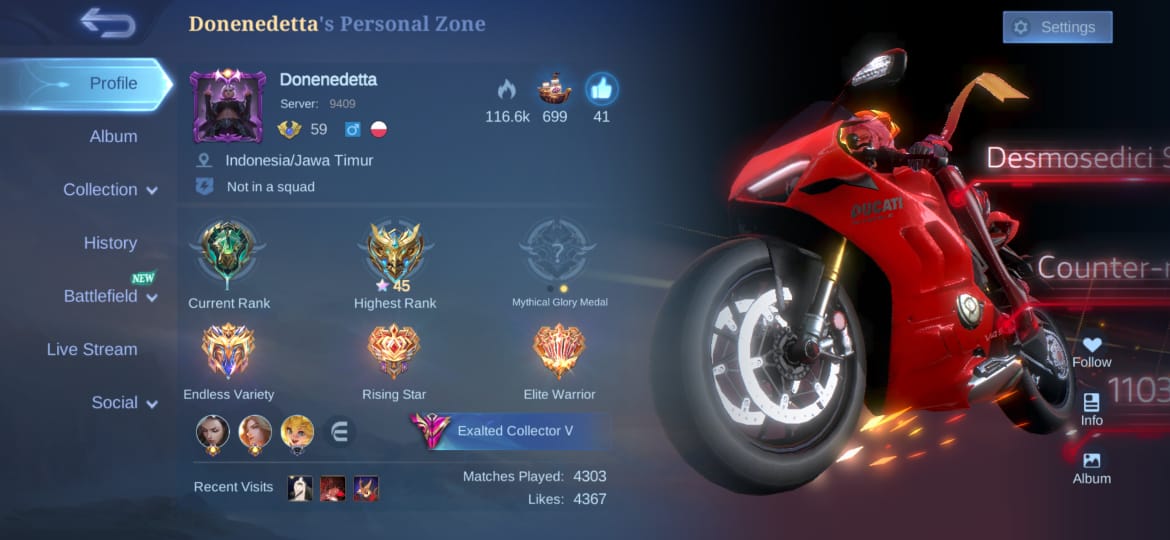Go back using the return arrow
Image resolution: width=1170 pixels, height=540 pixels.
[108, 22]
